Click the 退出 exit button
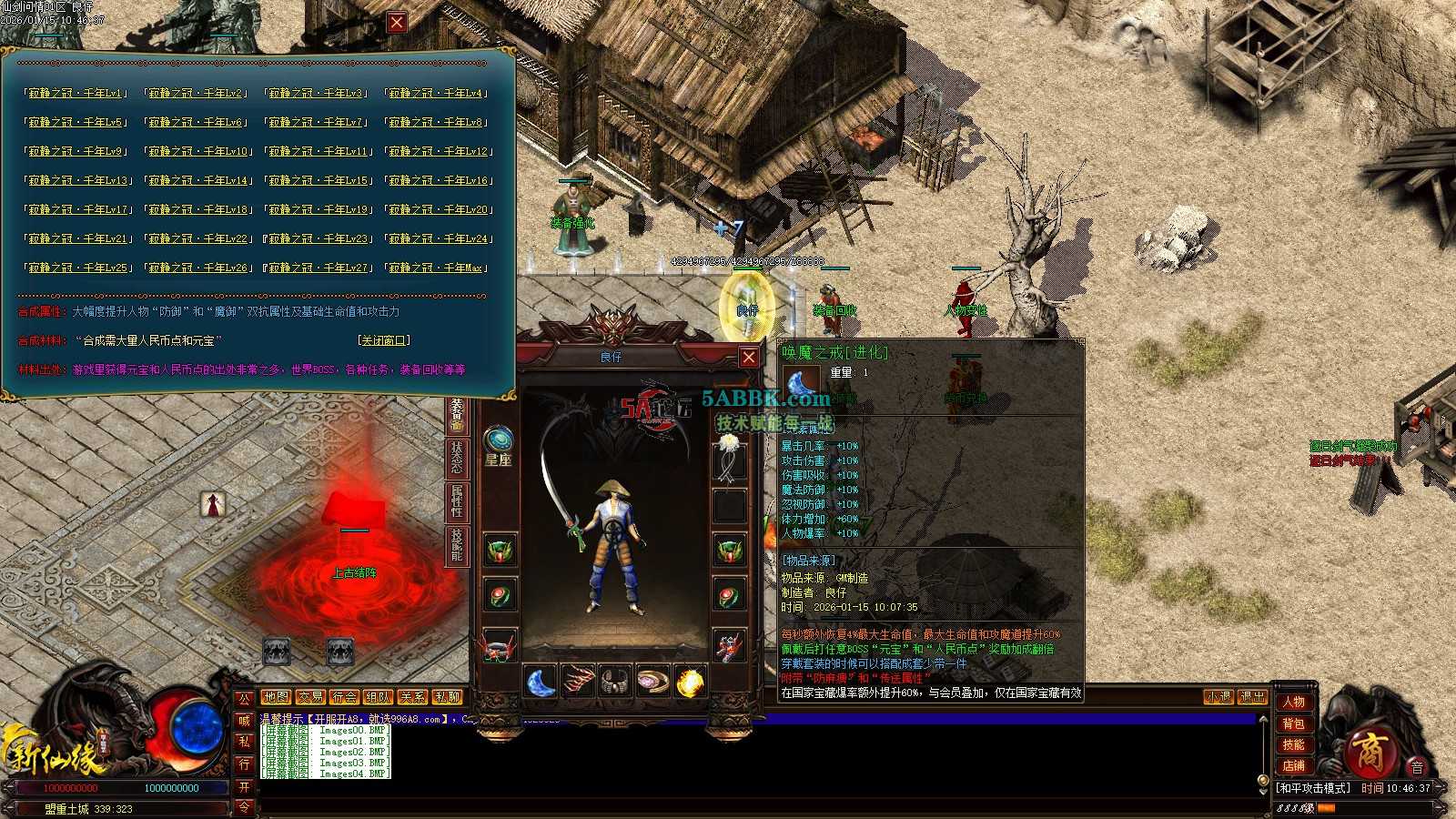The height and width of the screenshot is (819, 1456). [1253, 697]
